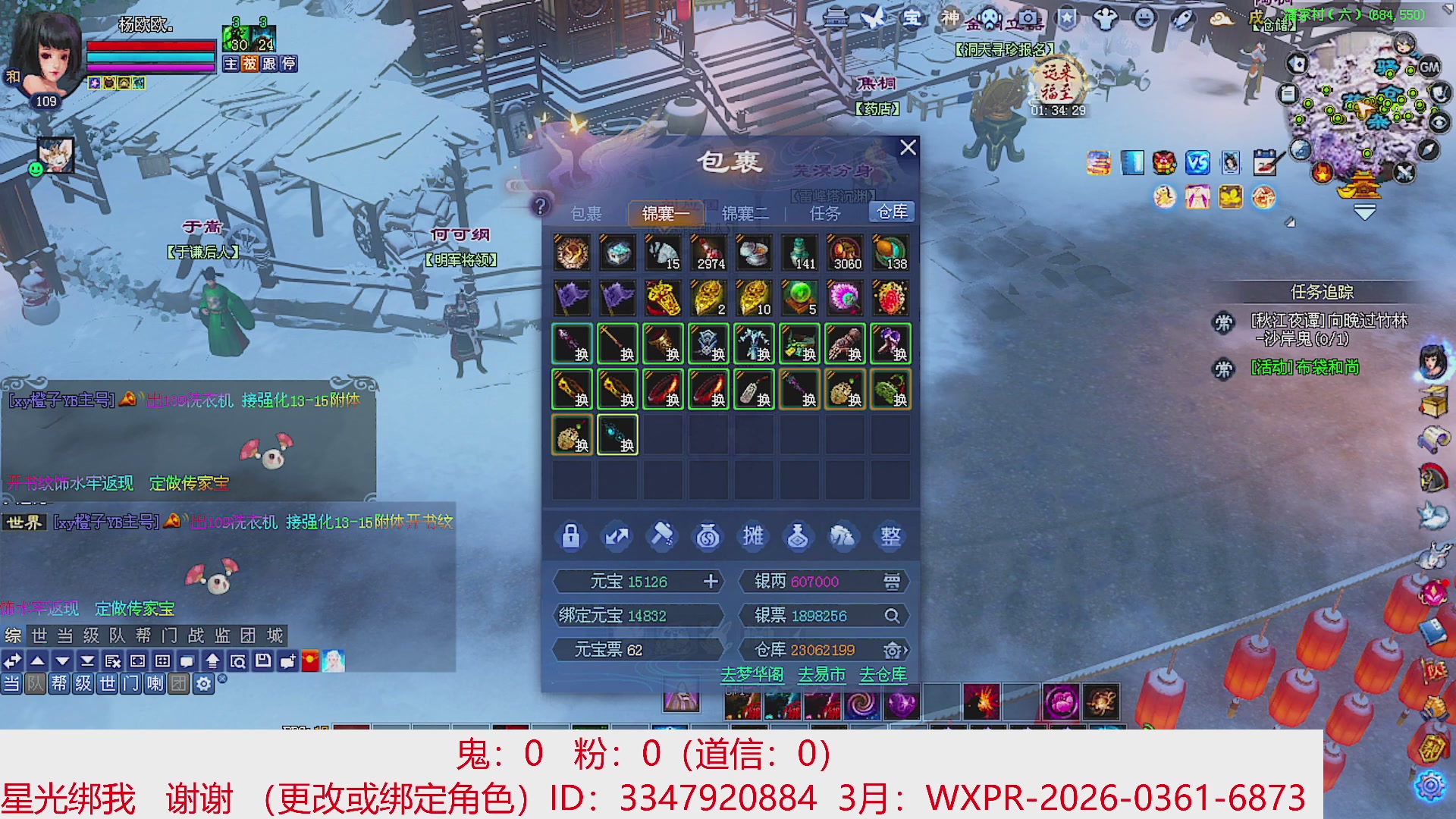Viewport: 1456px width, 819px height.
Task: Toggle the 喇 horn chat channel
Action: (x=155, y=683)
